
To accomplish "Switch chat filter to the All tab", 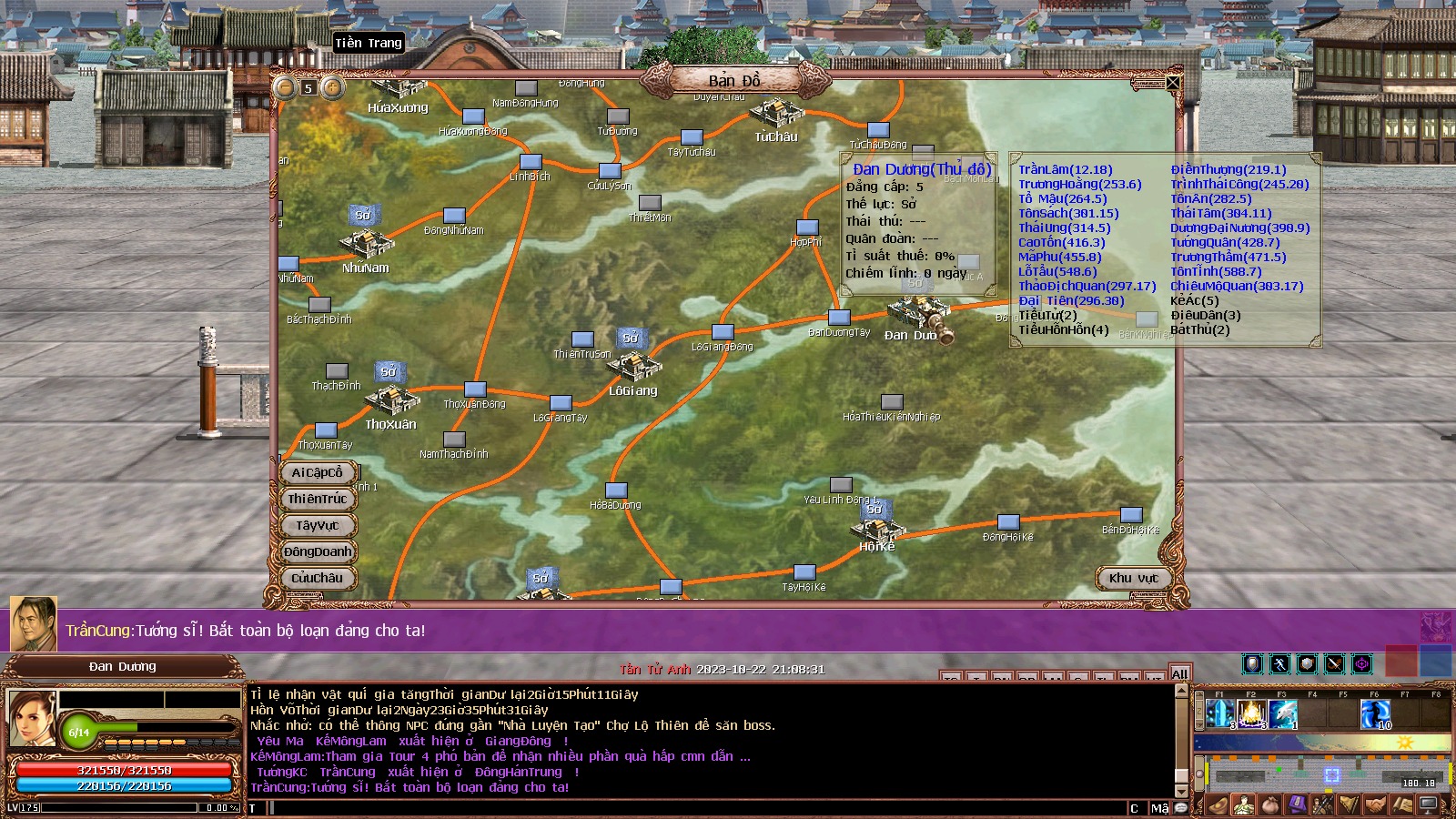I will click(x=1179, y=673).
